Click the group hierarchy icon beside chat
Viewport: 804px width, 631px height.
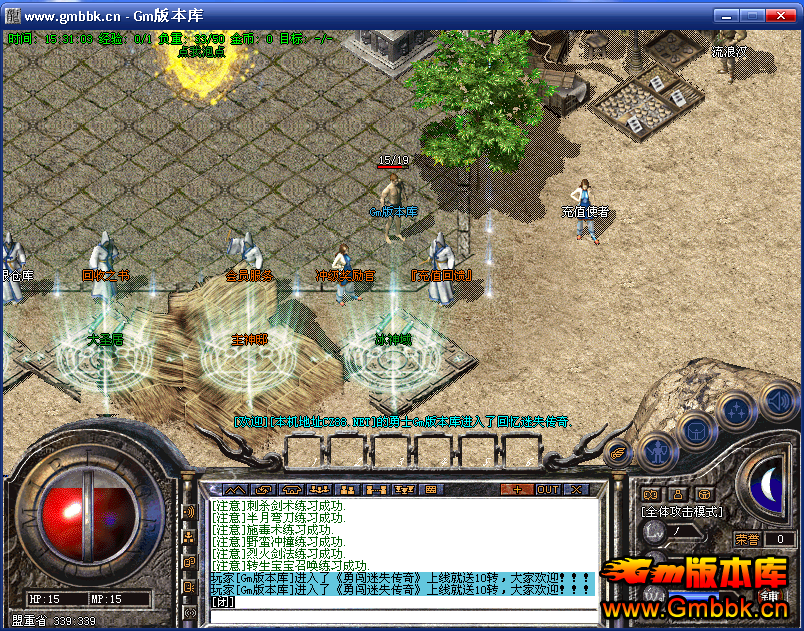click(x=189, y=538)
